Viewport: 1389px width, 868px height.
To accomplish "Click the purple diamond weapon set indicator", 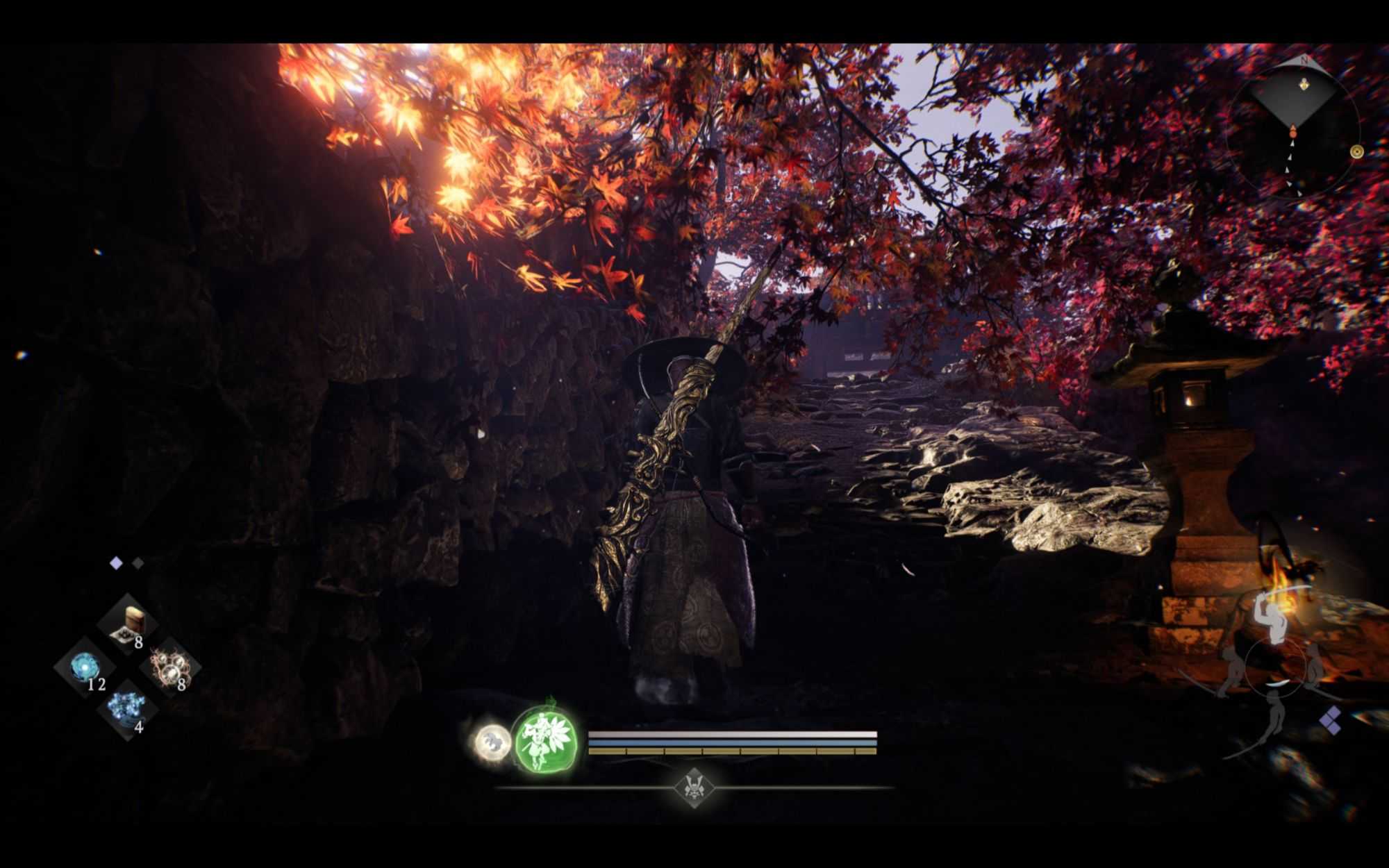I will [x=1330, y=720].
